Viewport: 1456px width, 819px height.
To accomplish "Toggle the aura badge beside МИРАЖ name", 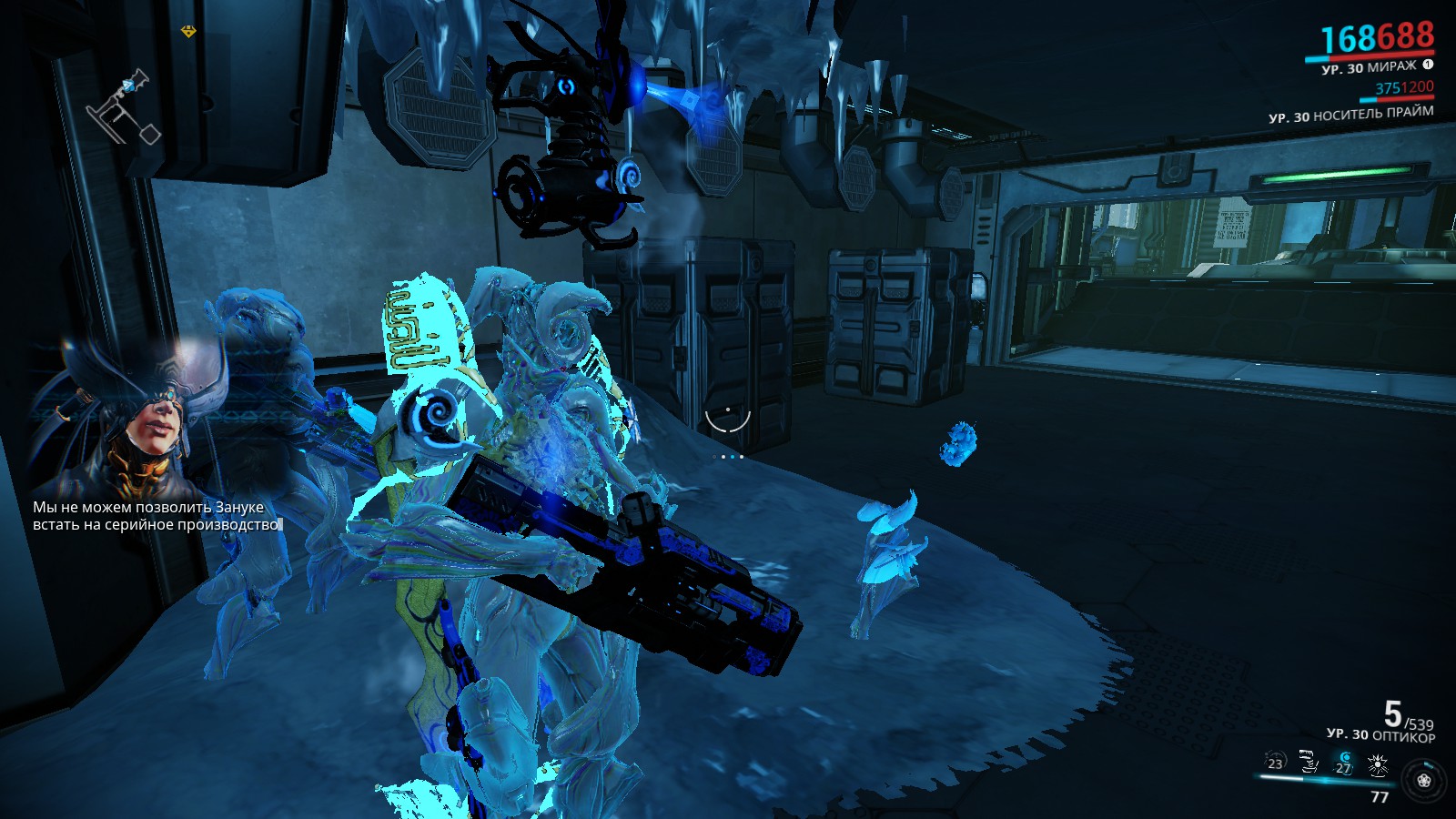I will tap(1429, 66).
